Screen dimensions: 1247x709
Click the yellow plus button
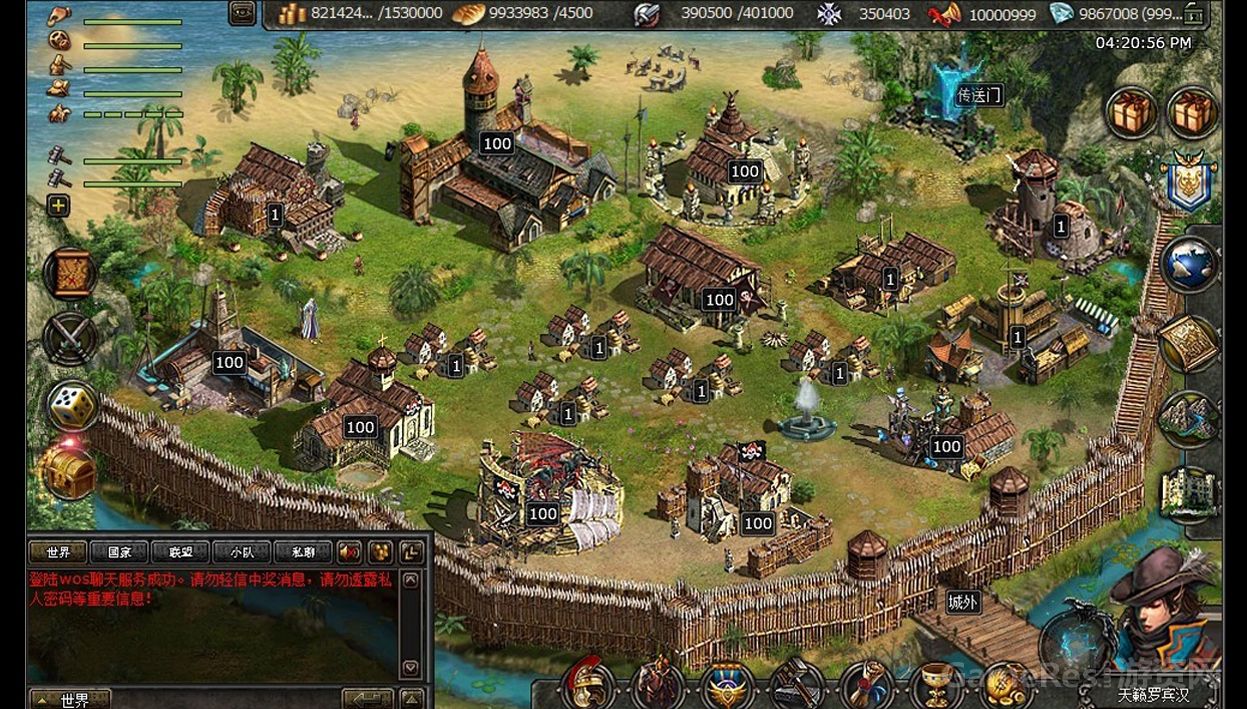[x=59, y=205]
